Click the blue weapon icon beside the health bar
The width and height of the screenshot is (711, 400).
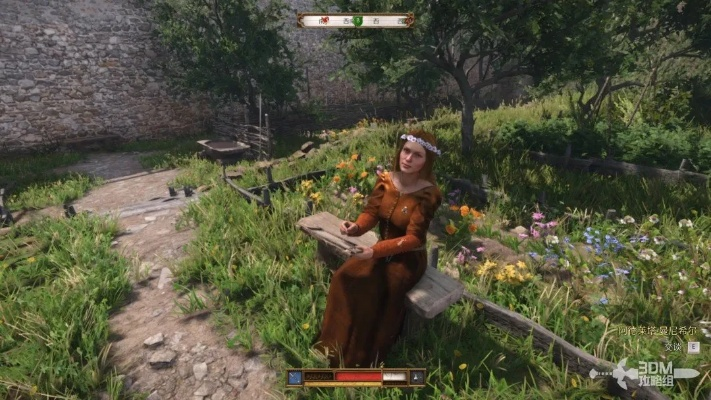(296, 377)
